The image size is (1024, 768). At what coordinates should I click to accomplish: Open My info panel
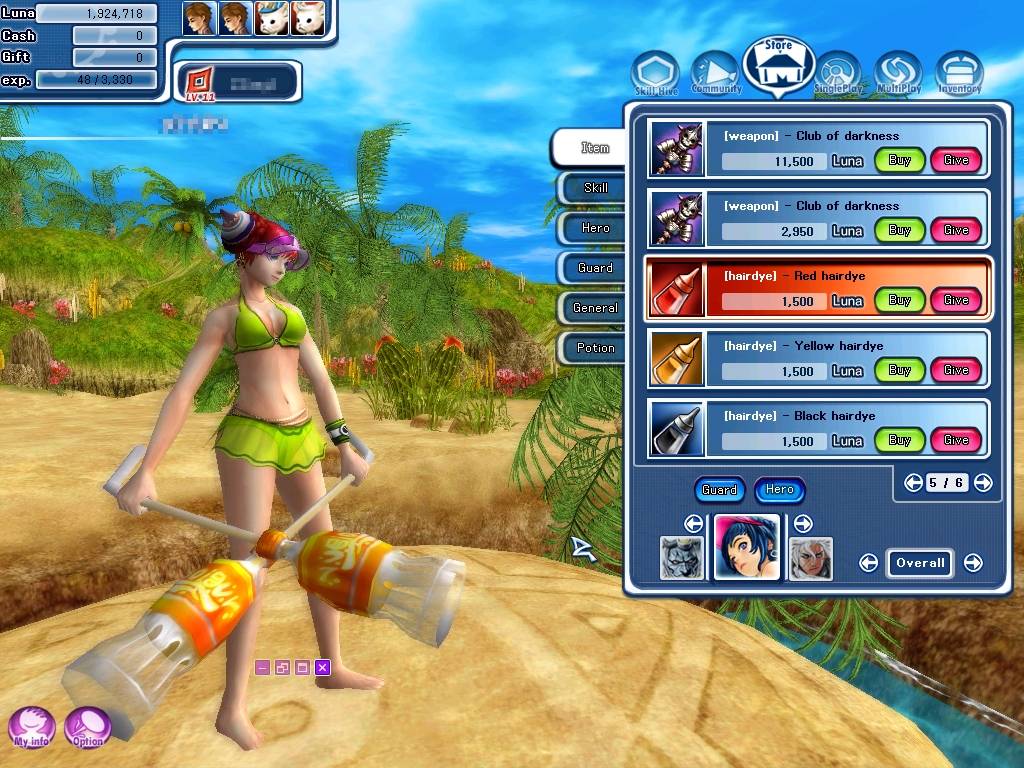point(32,727)
